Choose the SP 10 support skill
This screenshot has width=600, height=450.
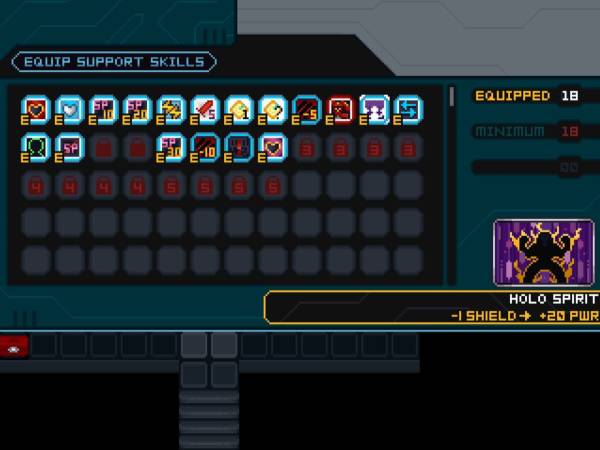pyautogui.click(x=105, y=108)
